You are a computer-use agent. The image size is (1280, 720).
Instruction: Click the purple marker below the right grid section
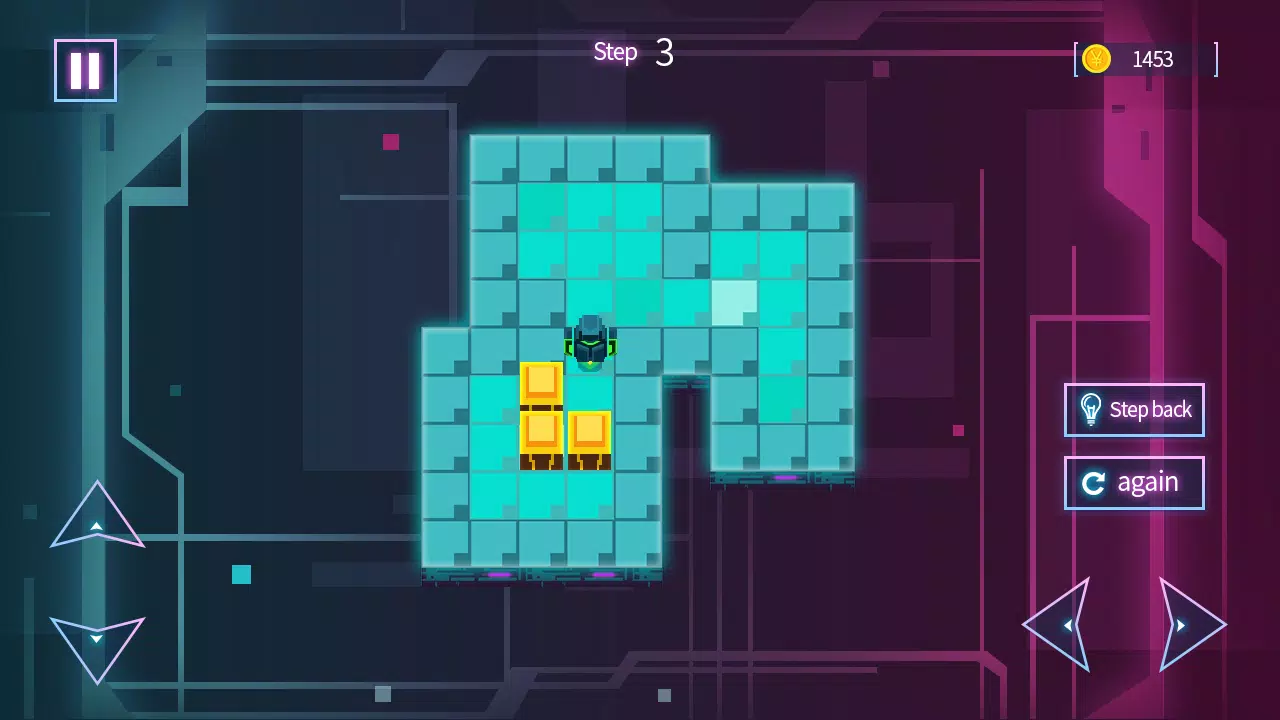(783, 480)
